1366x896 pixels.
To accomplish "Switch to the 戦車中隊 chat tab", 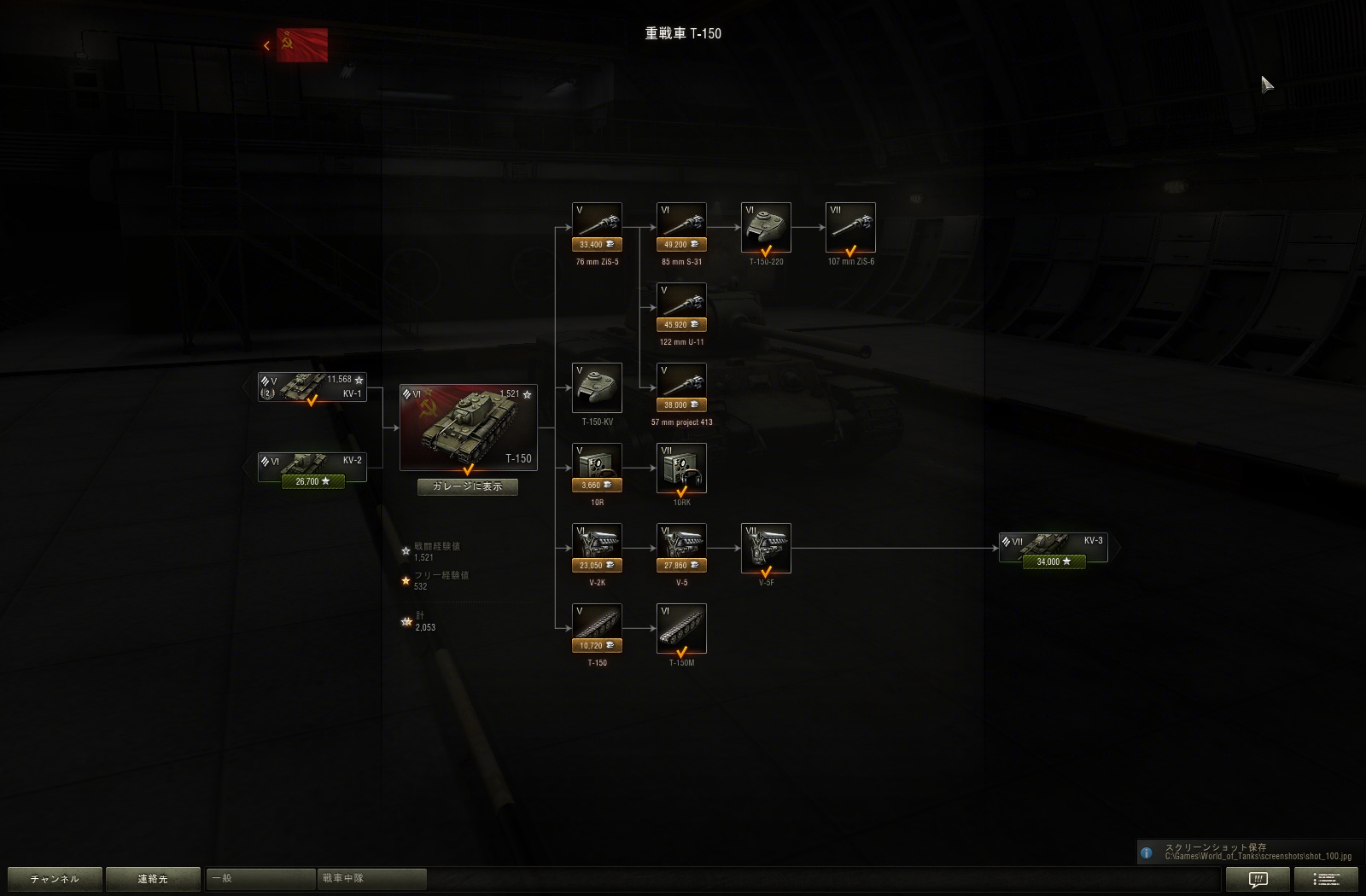I will [371, 878].
